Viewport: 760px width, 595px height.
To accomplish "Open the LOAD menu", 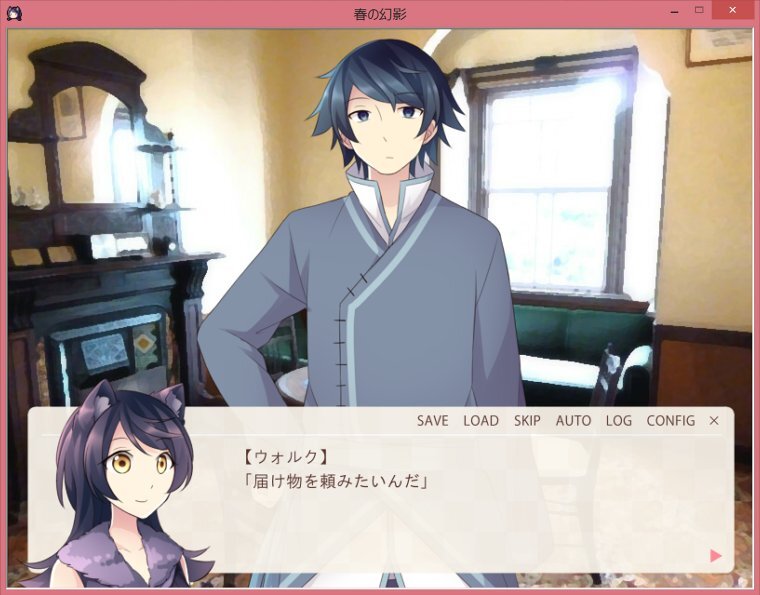I will tap(480, 421).
